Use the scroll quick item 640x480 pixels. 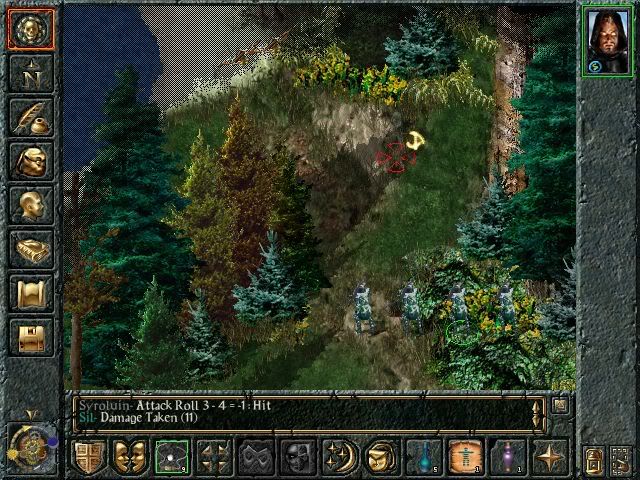(465, 457)
